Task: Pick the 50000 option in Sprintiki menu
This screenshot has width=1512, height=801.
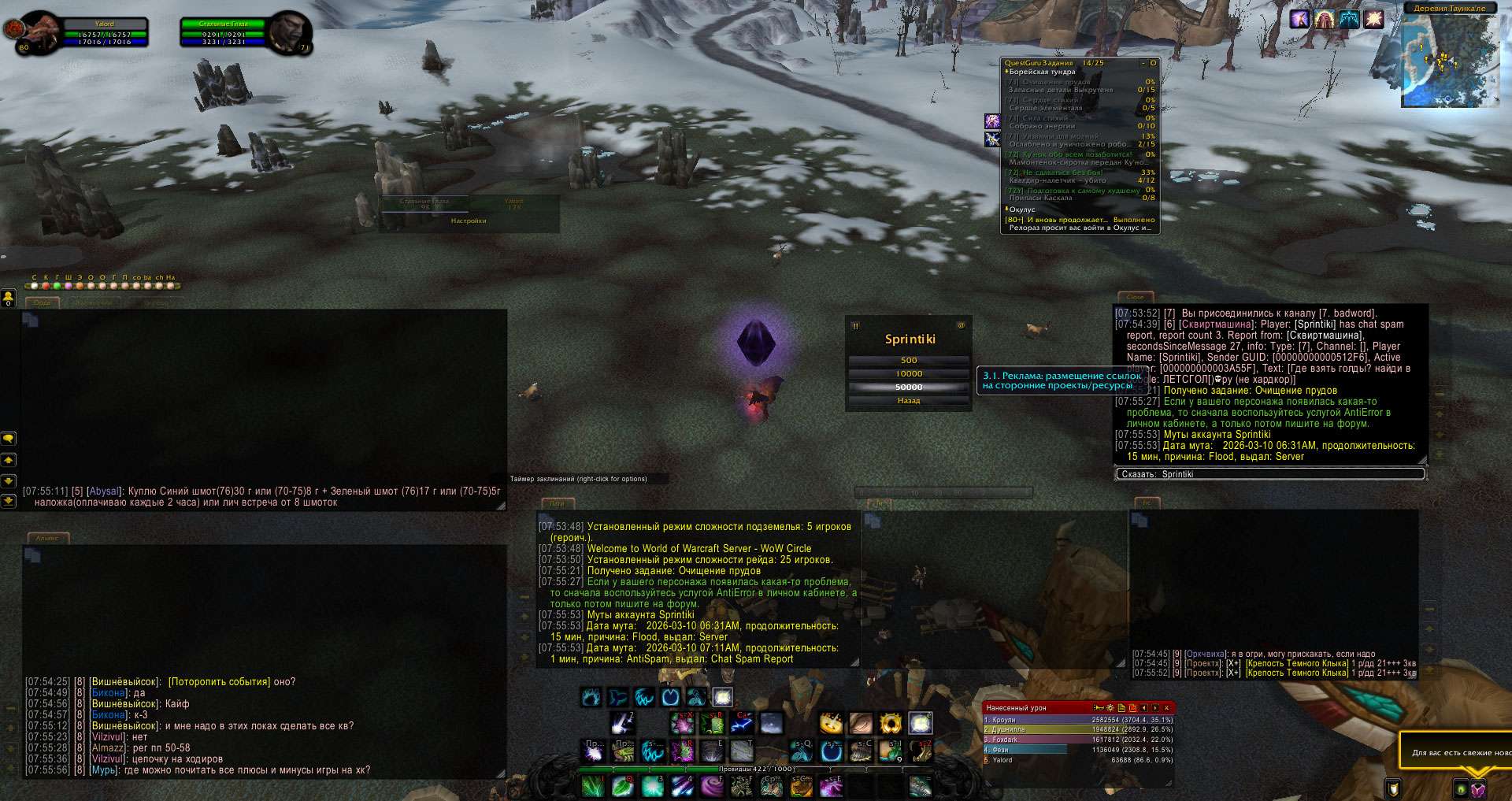Action: [x=909, y=387]
